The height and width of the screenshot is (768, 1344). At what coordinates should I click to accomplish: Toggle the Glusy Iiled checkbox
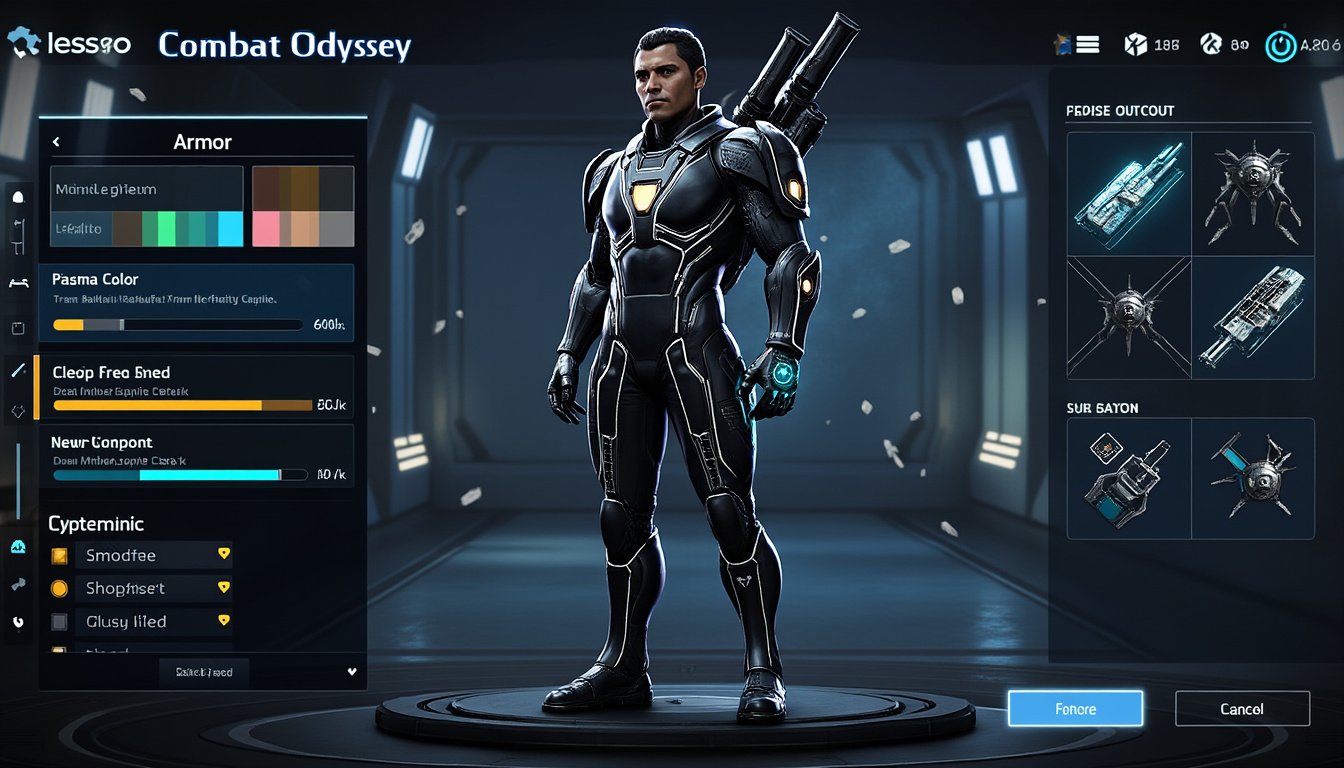pyautogui.click(x=59, y=622)
